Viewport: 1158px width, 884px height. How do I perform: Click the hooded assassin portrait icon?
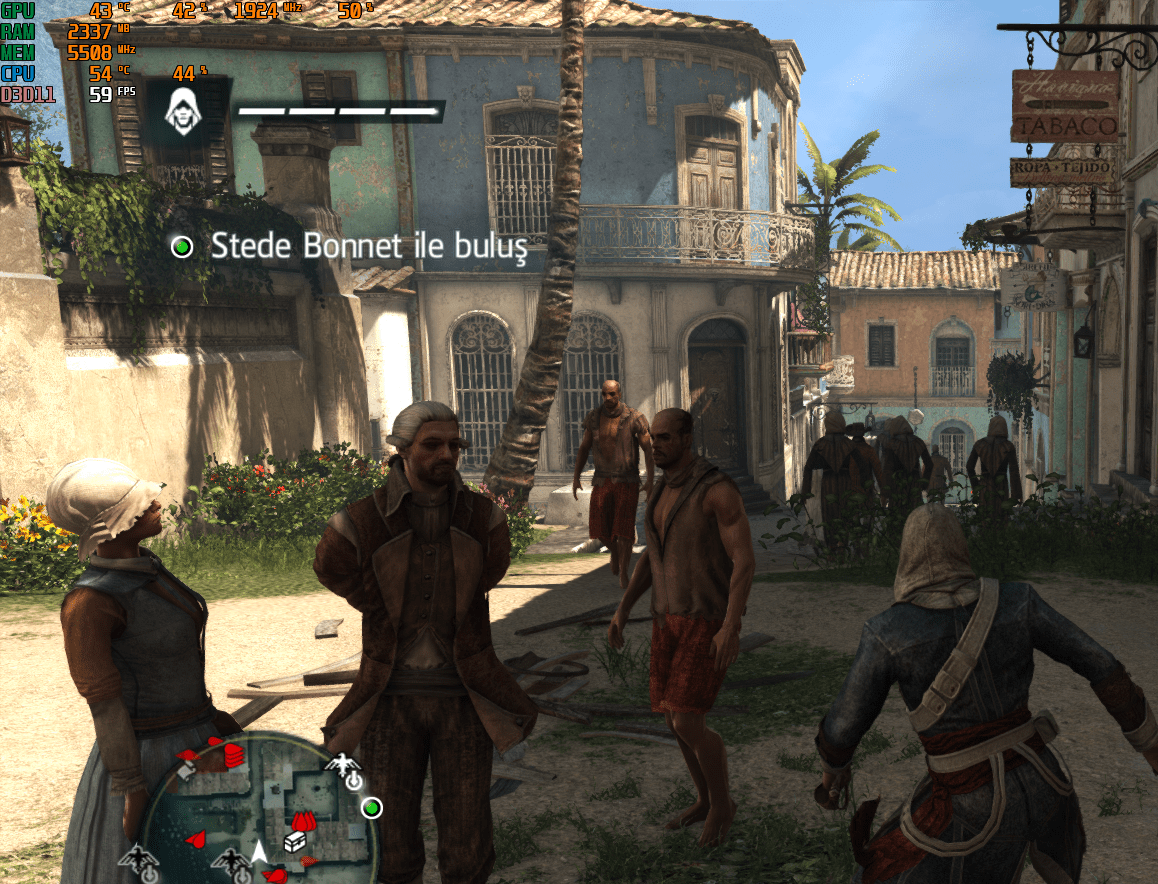(182, 110)
